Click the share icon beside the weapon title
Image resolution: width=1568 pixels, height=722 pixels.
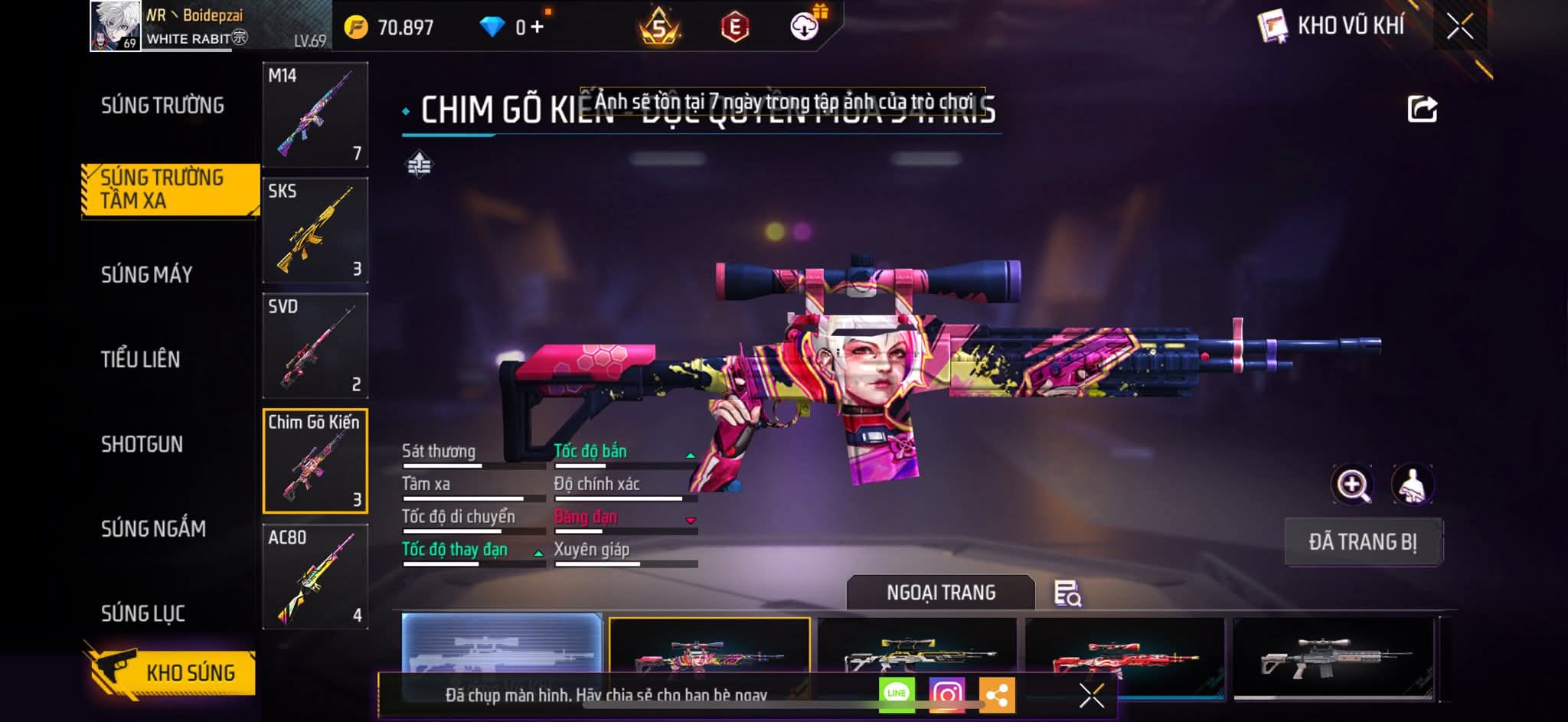click(1422, 109)
